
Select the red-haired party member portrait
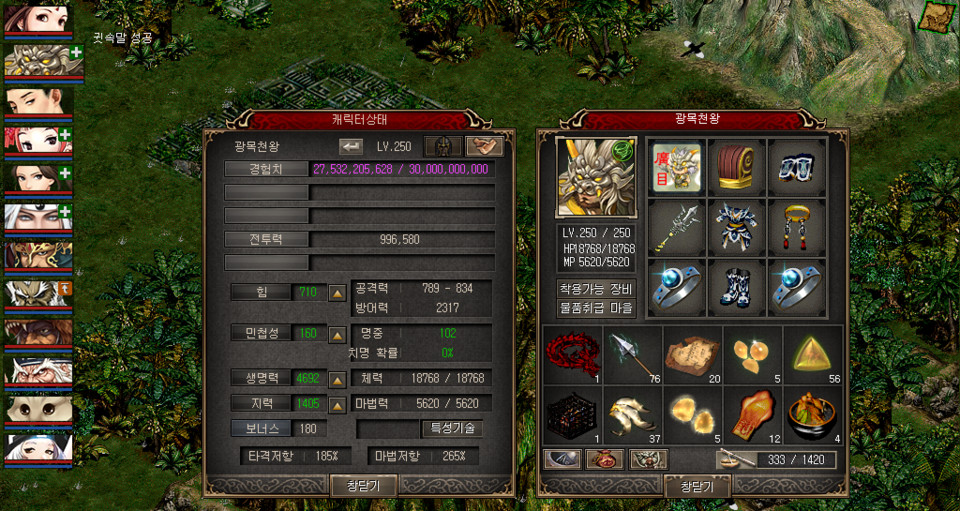pyautogui.click(x=37, y=141)
